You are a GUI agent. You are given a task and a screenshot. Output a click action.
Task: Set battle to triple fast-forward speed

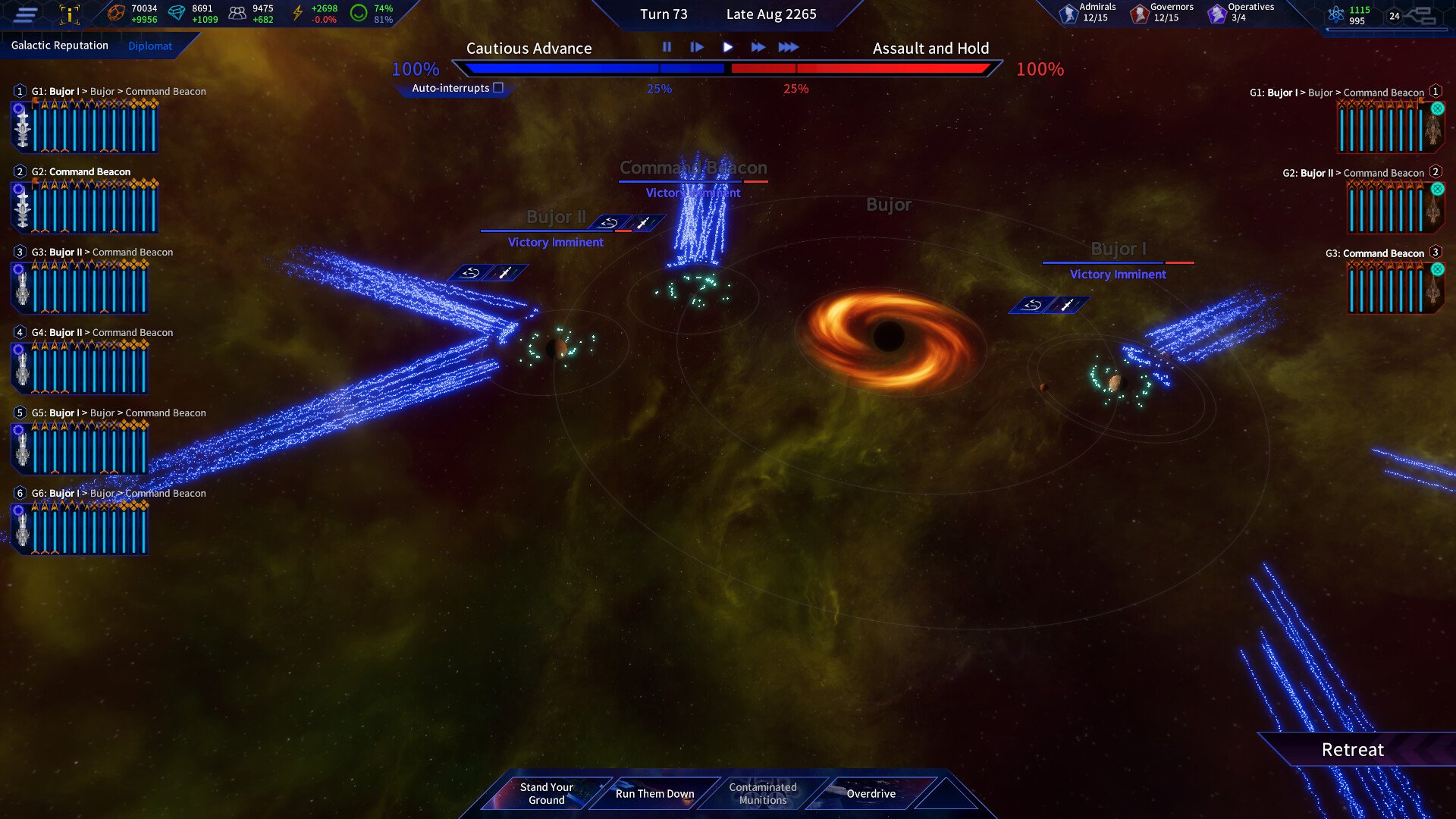[789, 47]
